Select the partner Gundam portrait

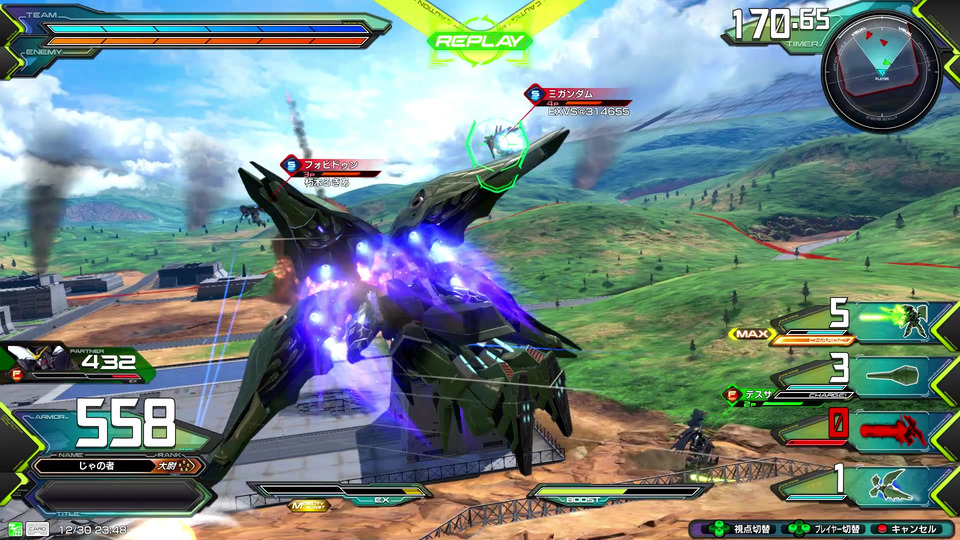pos(30,362)
